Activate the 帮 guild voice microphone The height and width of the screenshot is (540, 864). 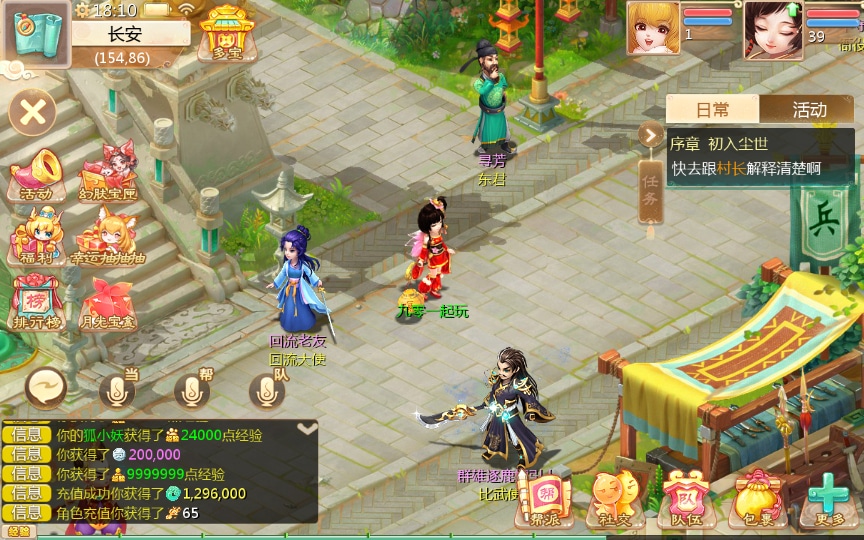(x=192, y=391)
